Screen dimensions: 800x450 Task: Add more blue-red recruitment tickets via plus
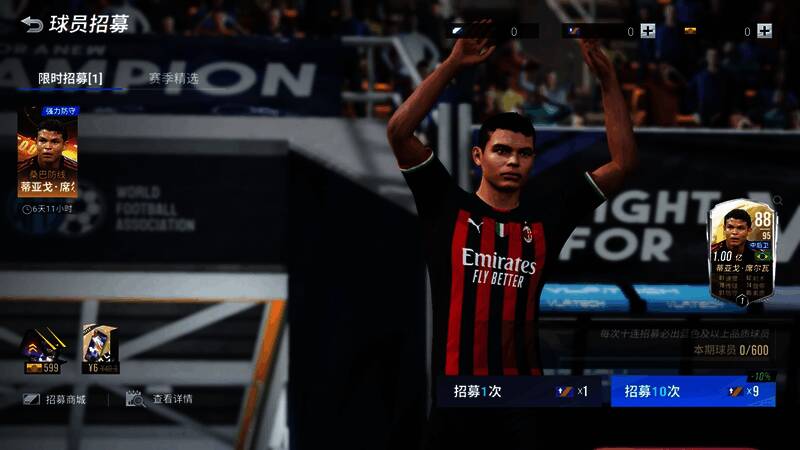pos(648,31)
